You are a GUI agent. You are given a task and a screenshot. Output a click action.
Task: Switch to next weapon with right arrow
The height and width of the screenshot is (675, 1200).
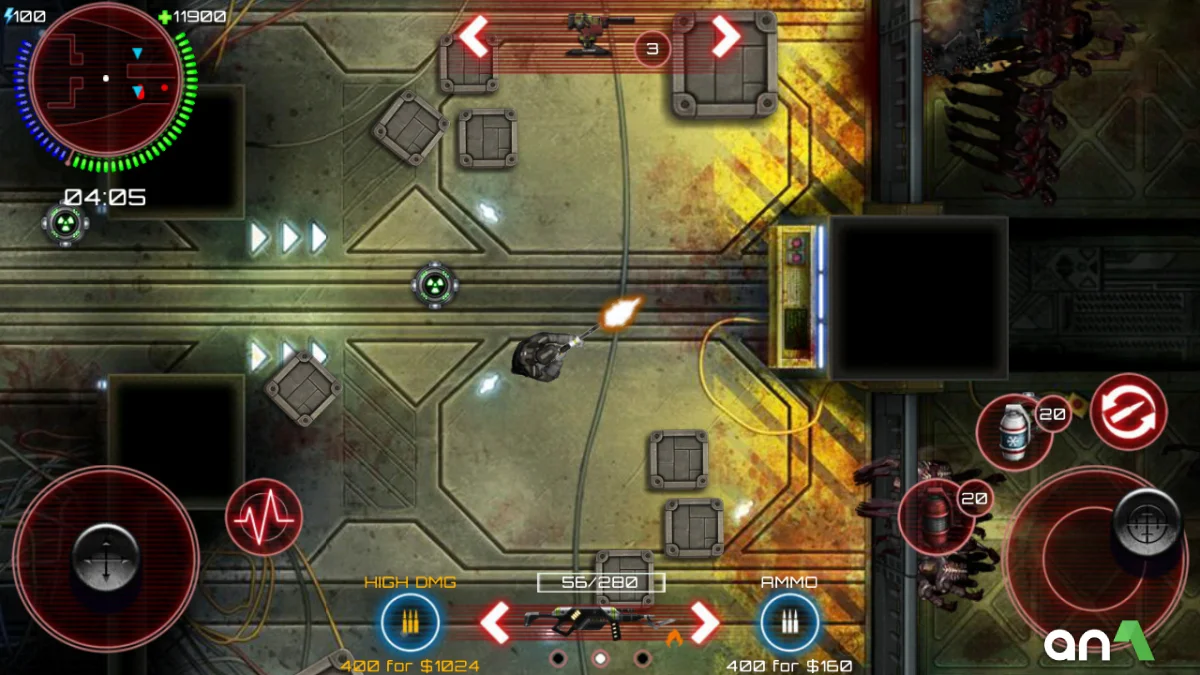(x=705, y=623)
